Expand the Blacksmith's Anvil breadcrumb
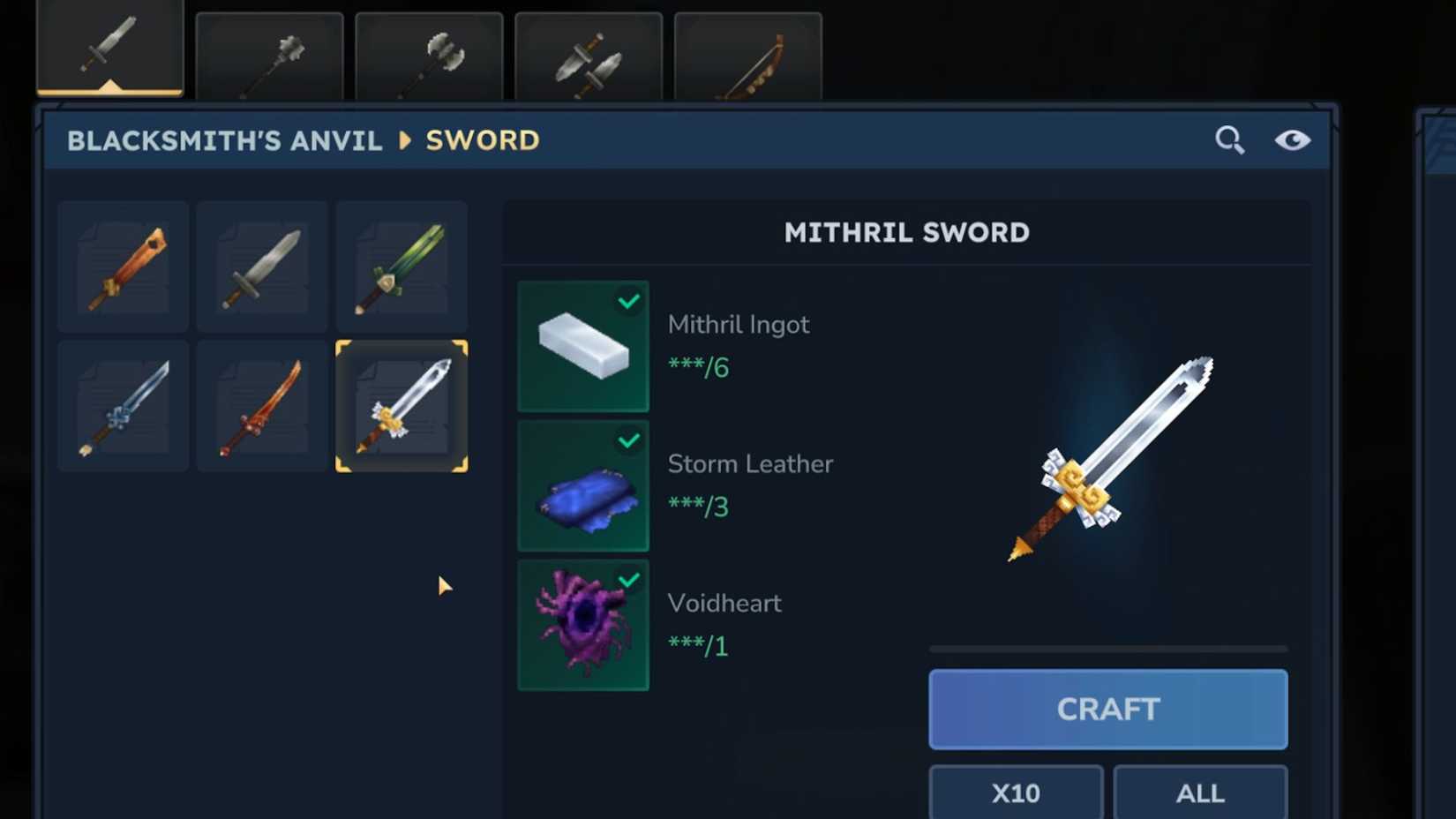1456x819 pixels. 224,139
